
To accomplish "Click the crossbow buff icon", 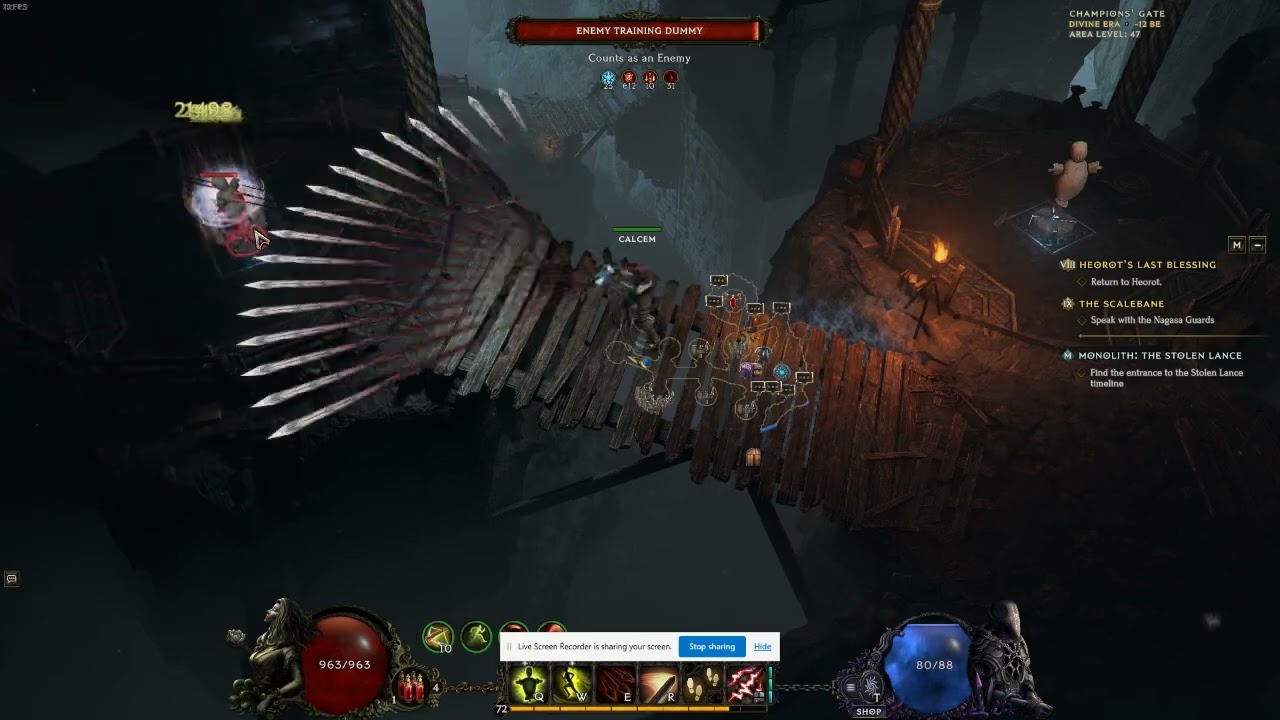I will coord(438,635).
